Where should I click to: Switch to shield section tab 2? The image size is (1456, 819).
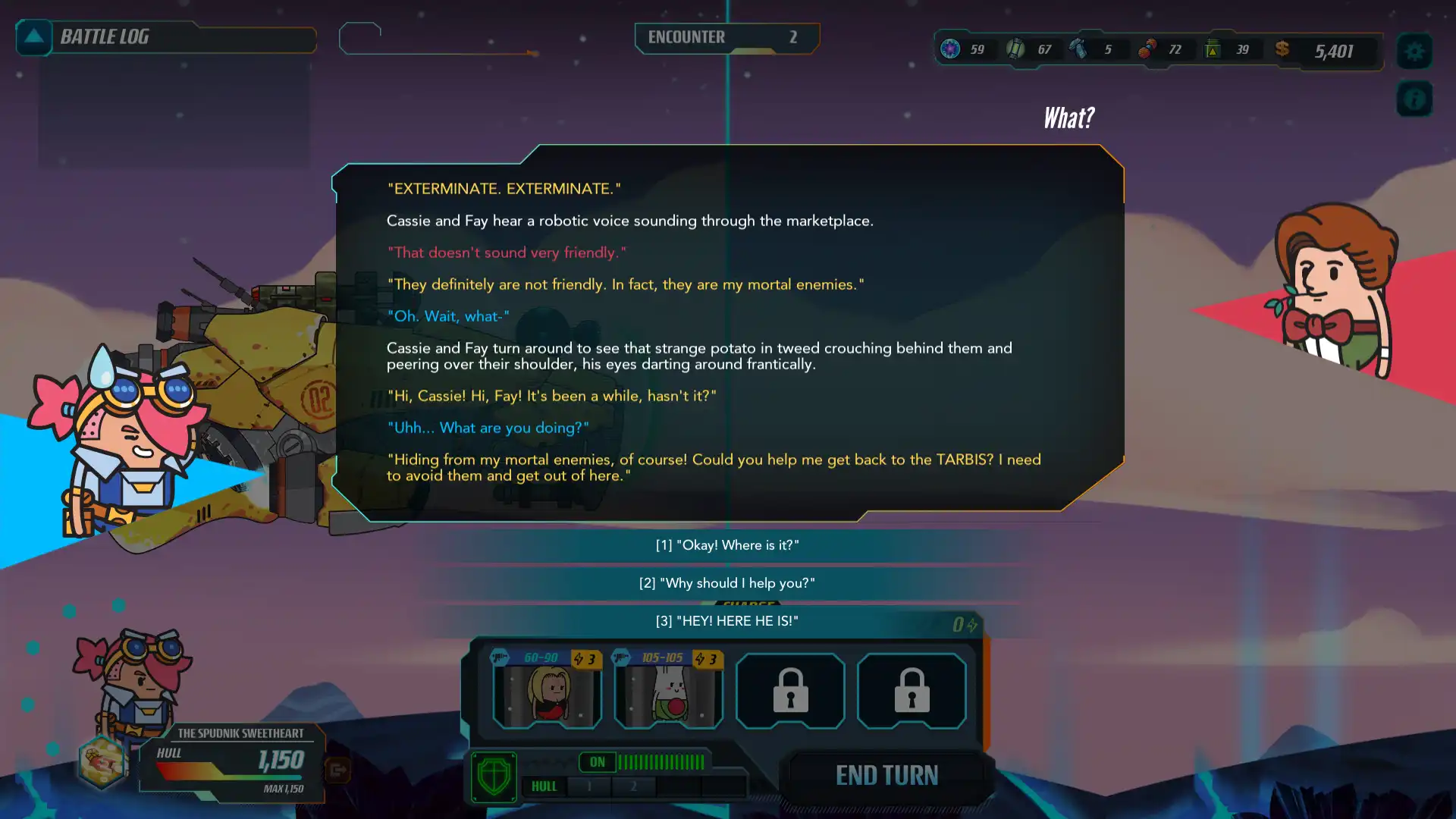click(635, 786)
